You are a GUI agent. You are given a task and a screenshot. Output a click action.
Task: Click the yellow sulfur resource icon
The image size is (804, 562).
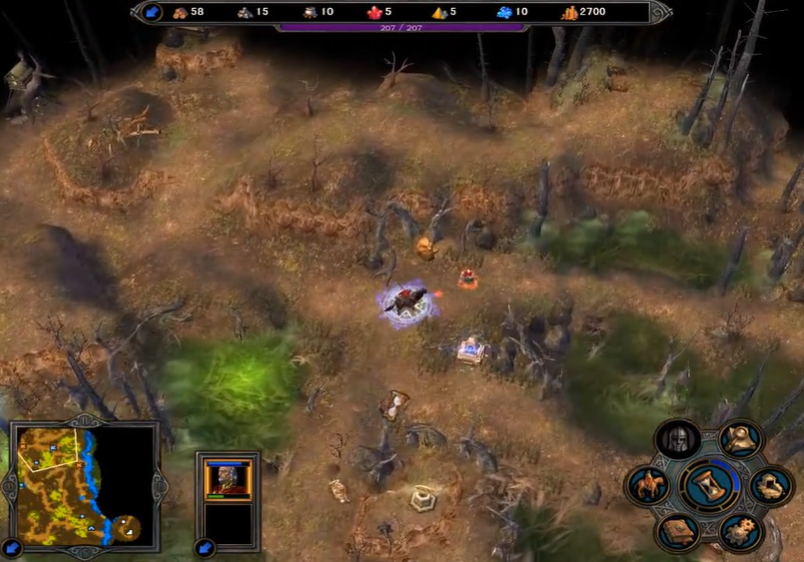tap(439, 13)
